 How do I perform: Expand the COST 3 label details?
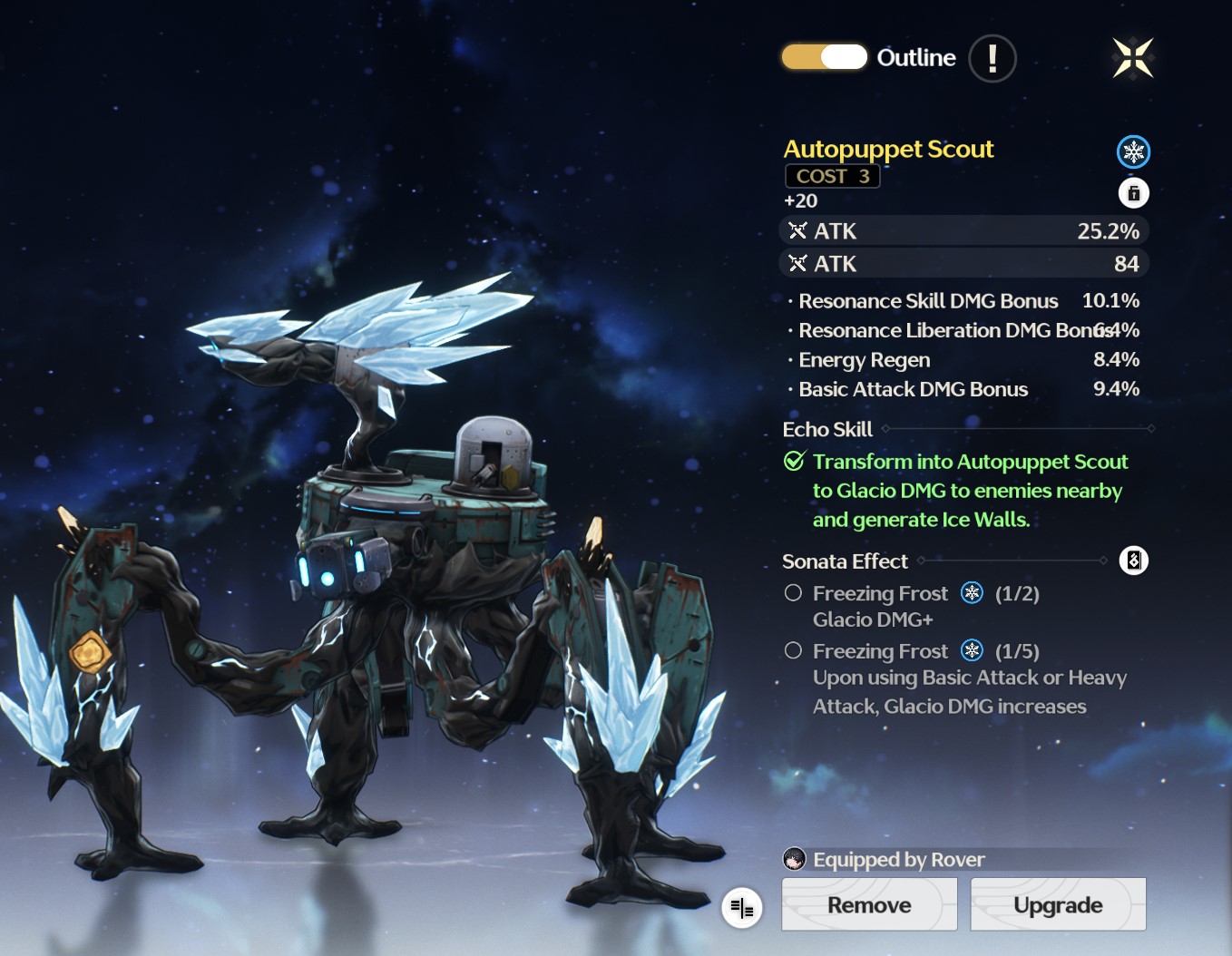[x=832, y=176]
